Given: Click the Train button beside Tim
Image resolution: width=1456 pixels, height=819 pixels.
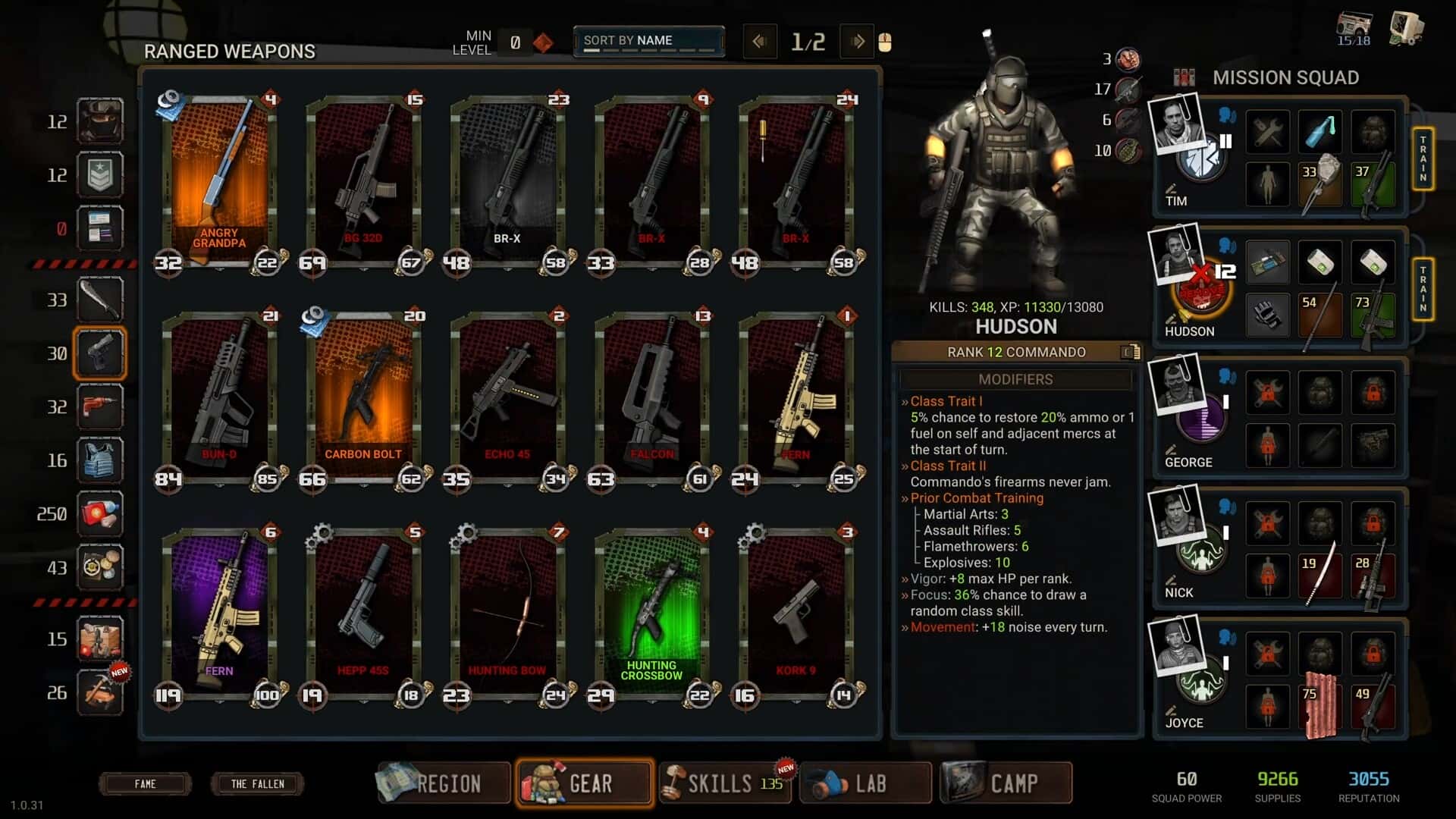Looking at the screenshot, I should point(1423,158).
